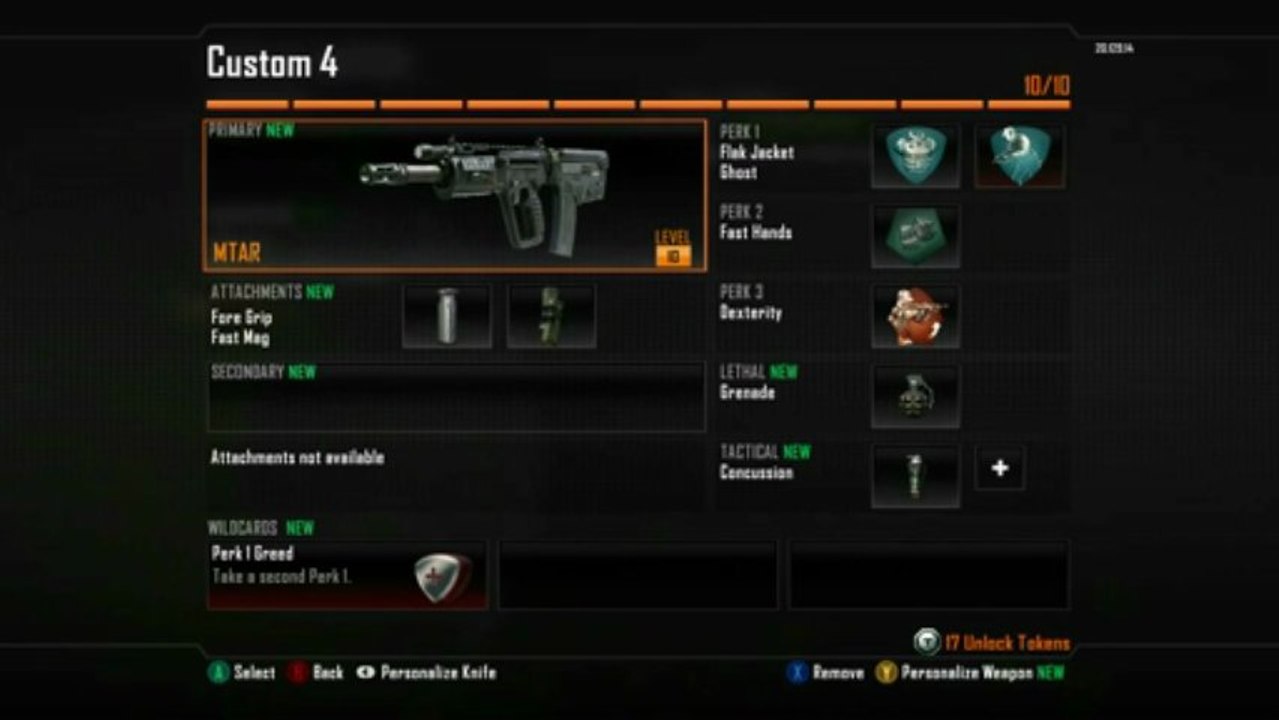Add a second tactical with plus button
Image resolution: width=1279 pixels, height=720 pixels.
(x=1000, y=469)
